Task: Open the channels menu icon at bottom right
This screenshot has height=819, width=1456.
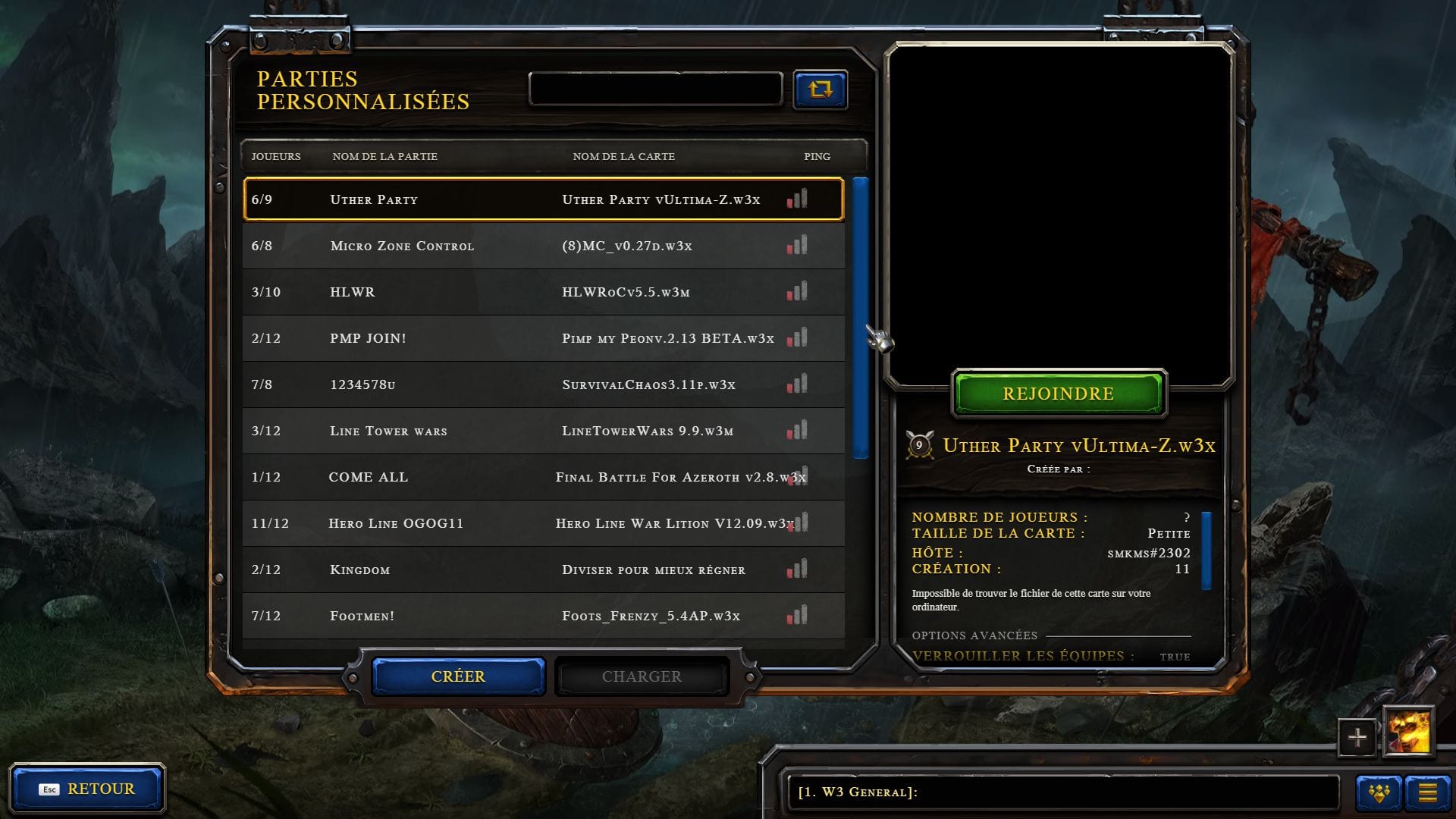Action: pos(1429,792)
